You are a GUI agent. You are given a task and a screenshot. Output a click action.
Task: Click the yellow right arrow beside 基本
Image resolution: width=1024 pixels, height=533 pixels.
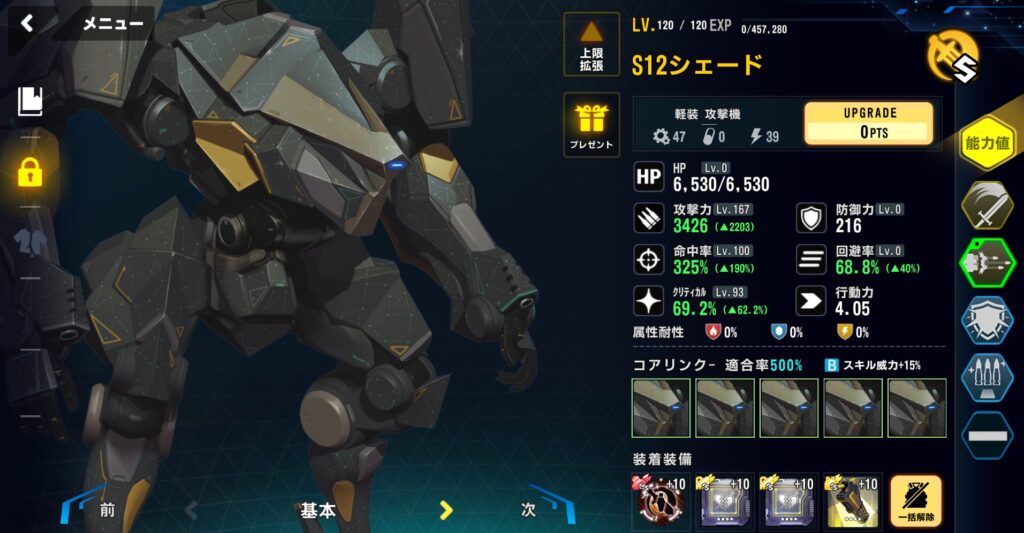pos(446,510)
